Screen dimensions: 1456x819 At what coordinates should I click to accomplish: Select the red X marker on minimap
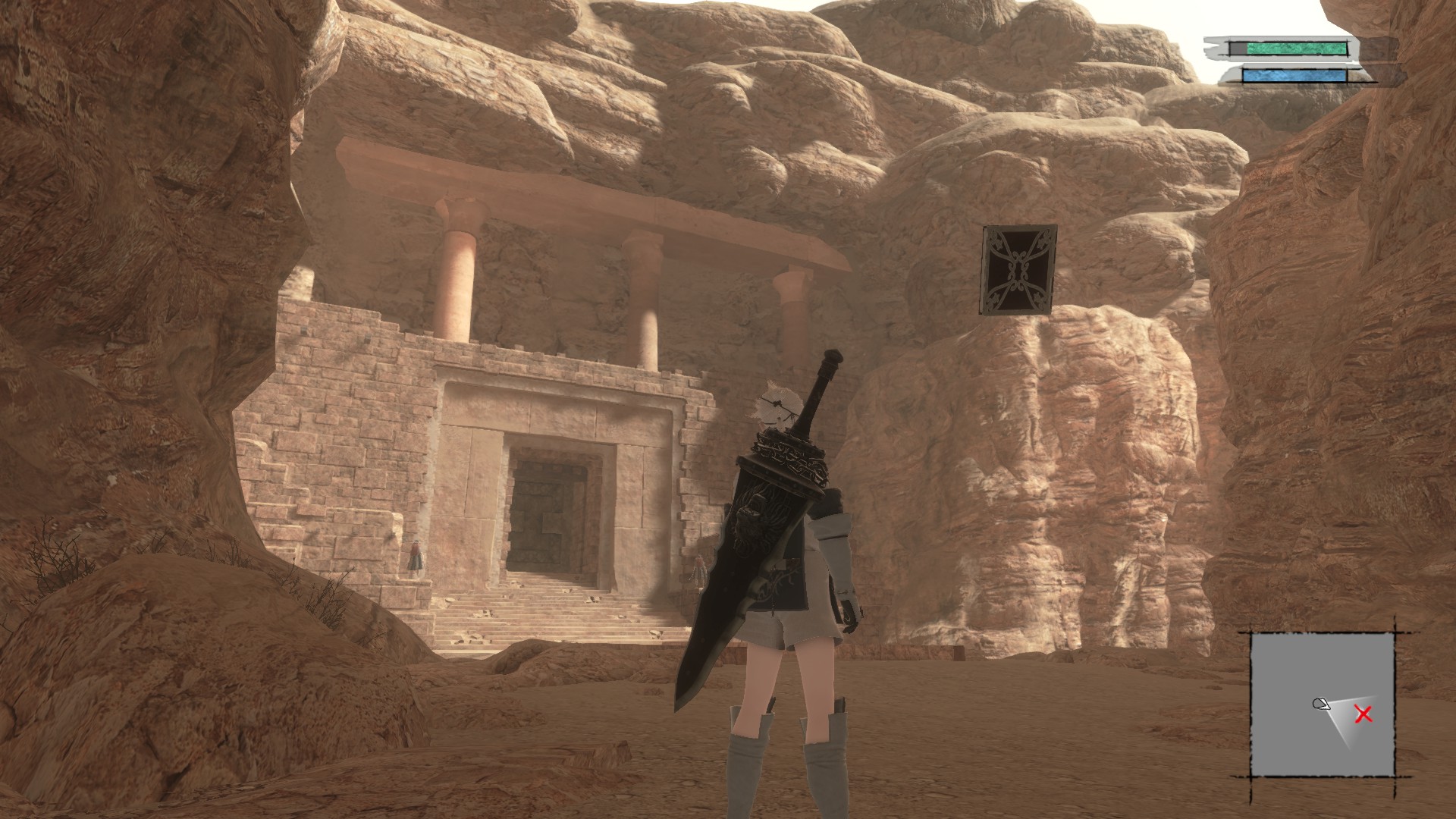point(1363,714)
